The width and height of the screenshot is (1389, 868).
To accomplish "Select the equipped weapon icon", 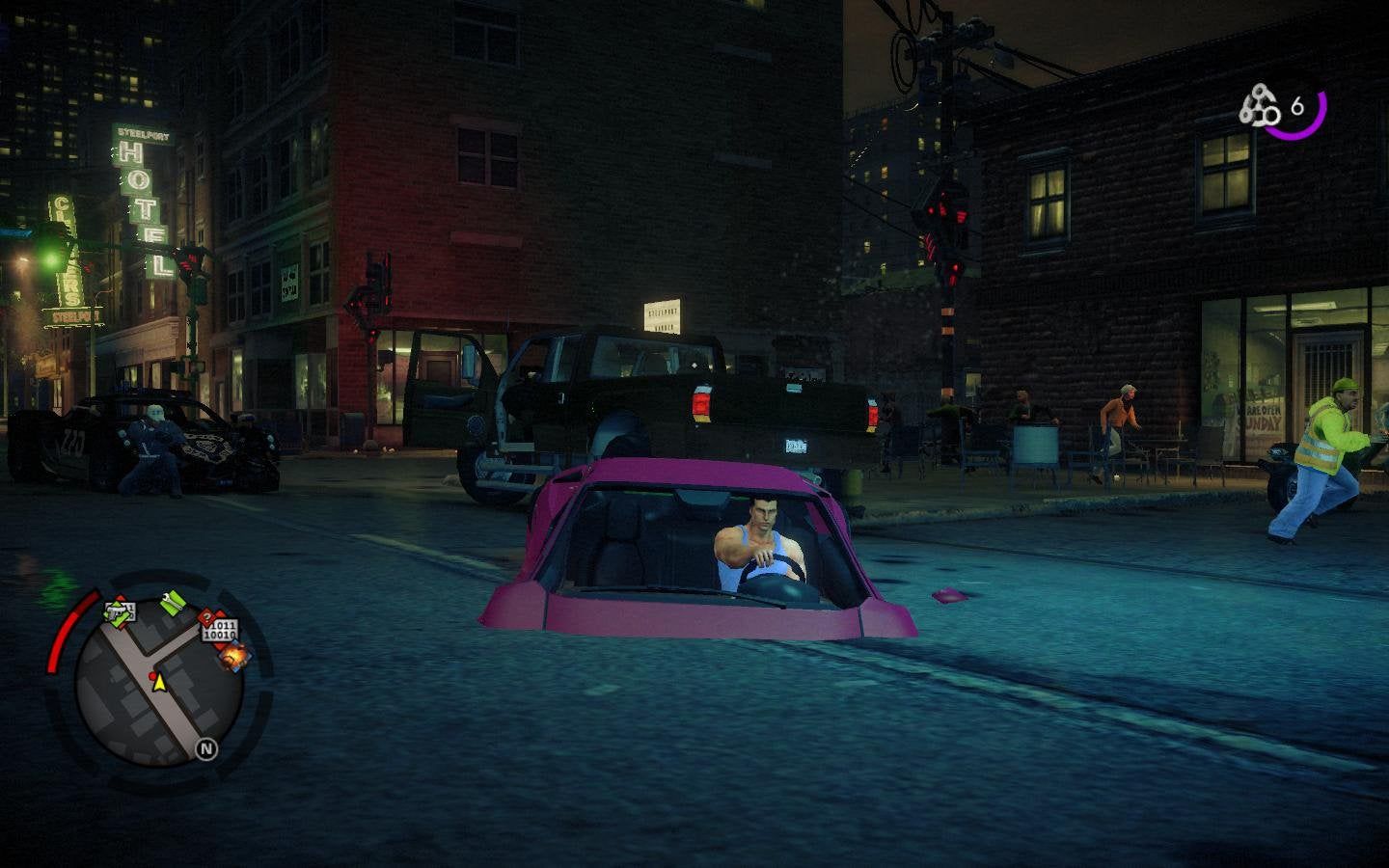I will (x=1260, y=107).
